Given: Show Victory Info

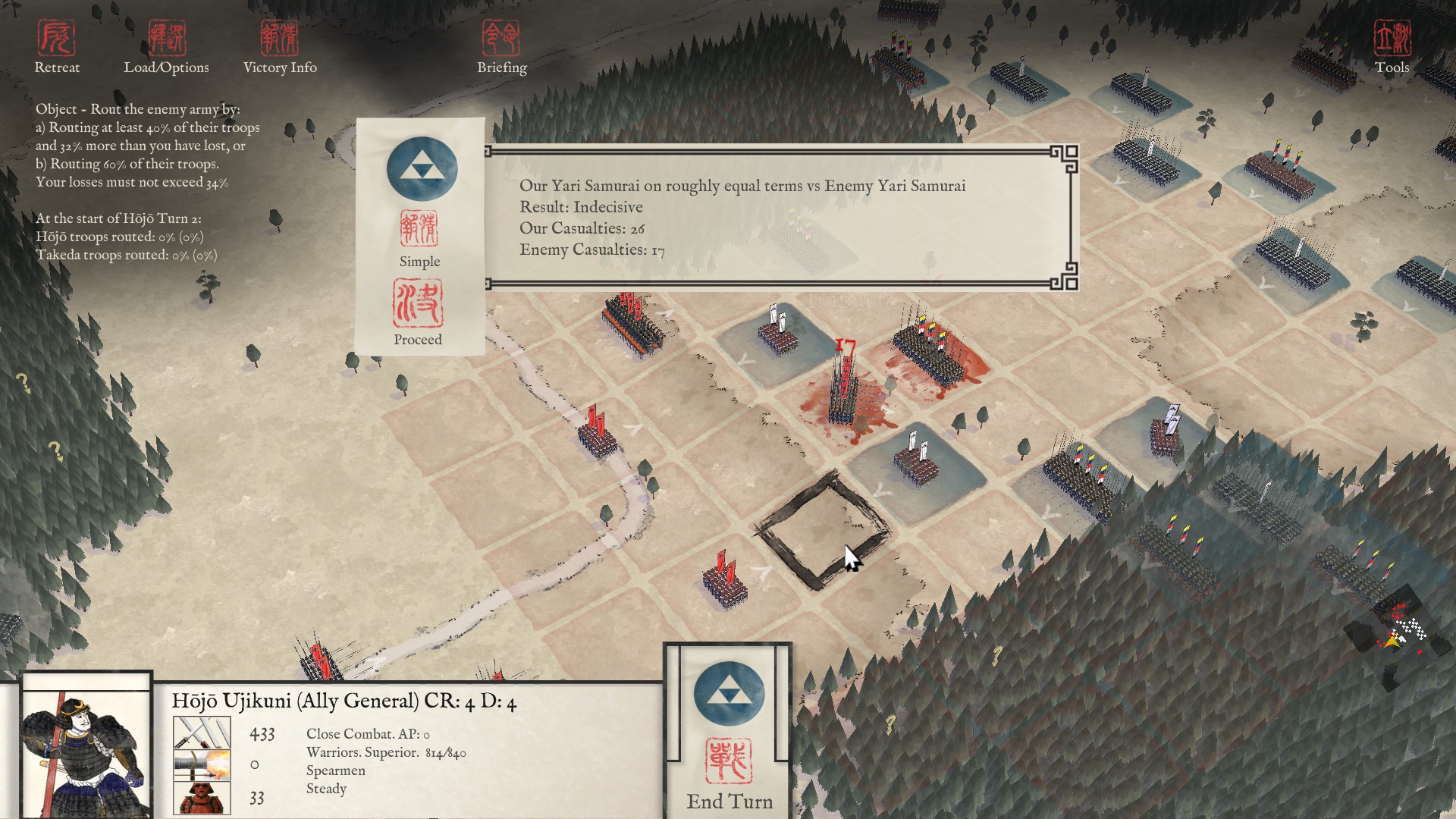Looking at the screenshot, I should (280, 47).
